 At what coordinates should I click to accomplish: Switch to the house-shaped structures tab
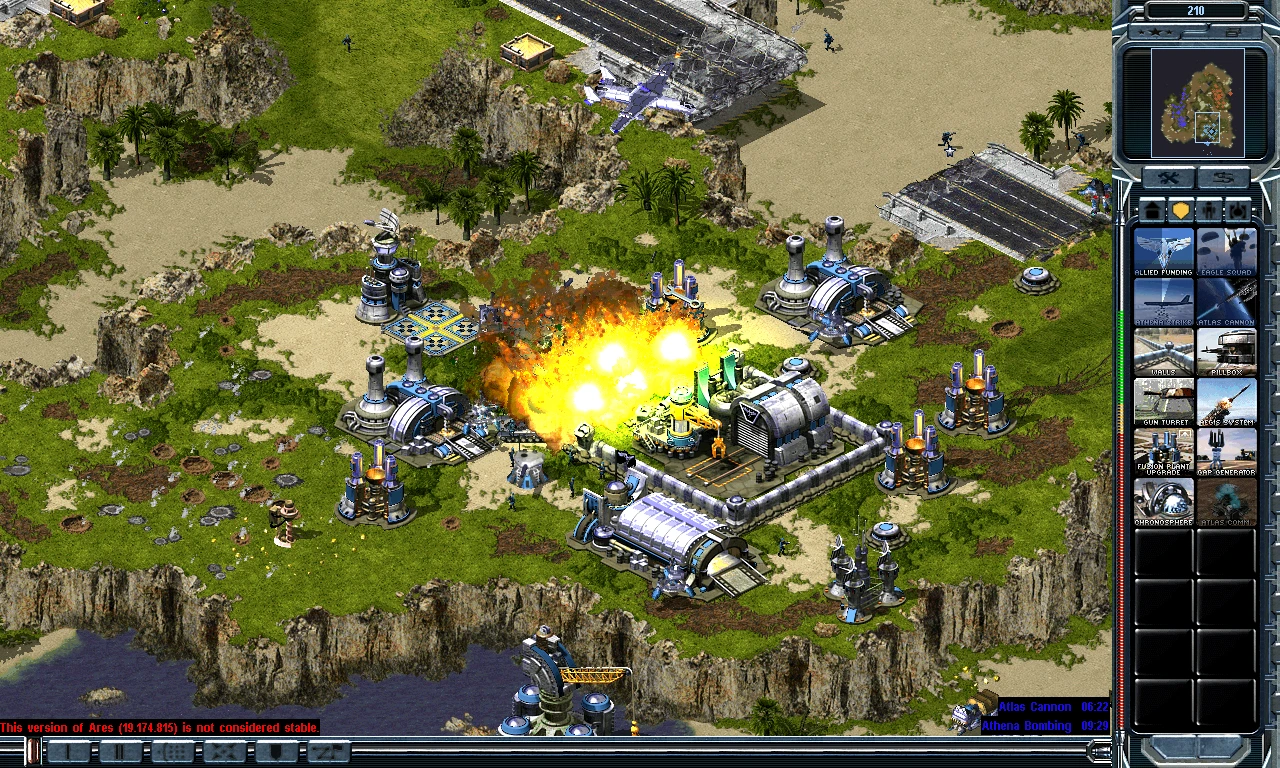pos(1153,211)
